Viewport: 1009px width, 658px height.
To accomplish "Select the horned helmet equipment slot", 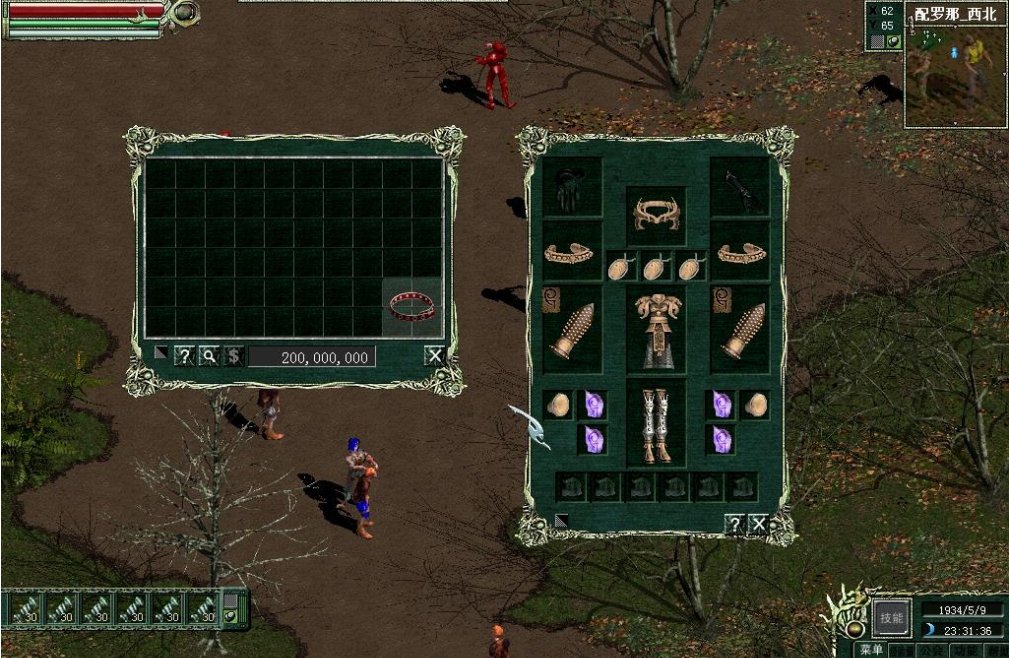I will coord(656,213).
